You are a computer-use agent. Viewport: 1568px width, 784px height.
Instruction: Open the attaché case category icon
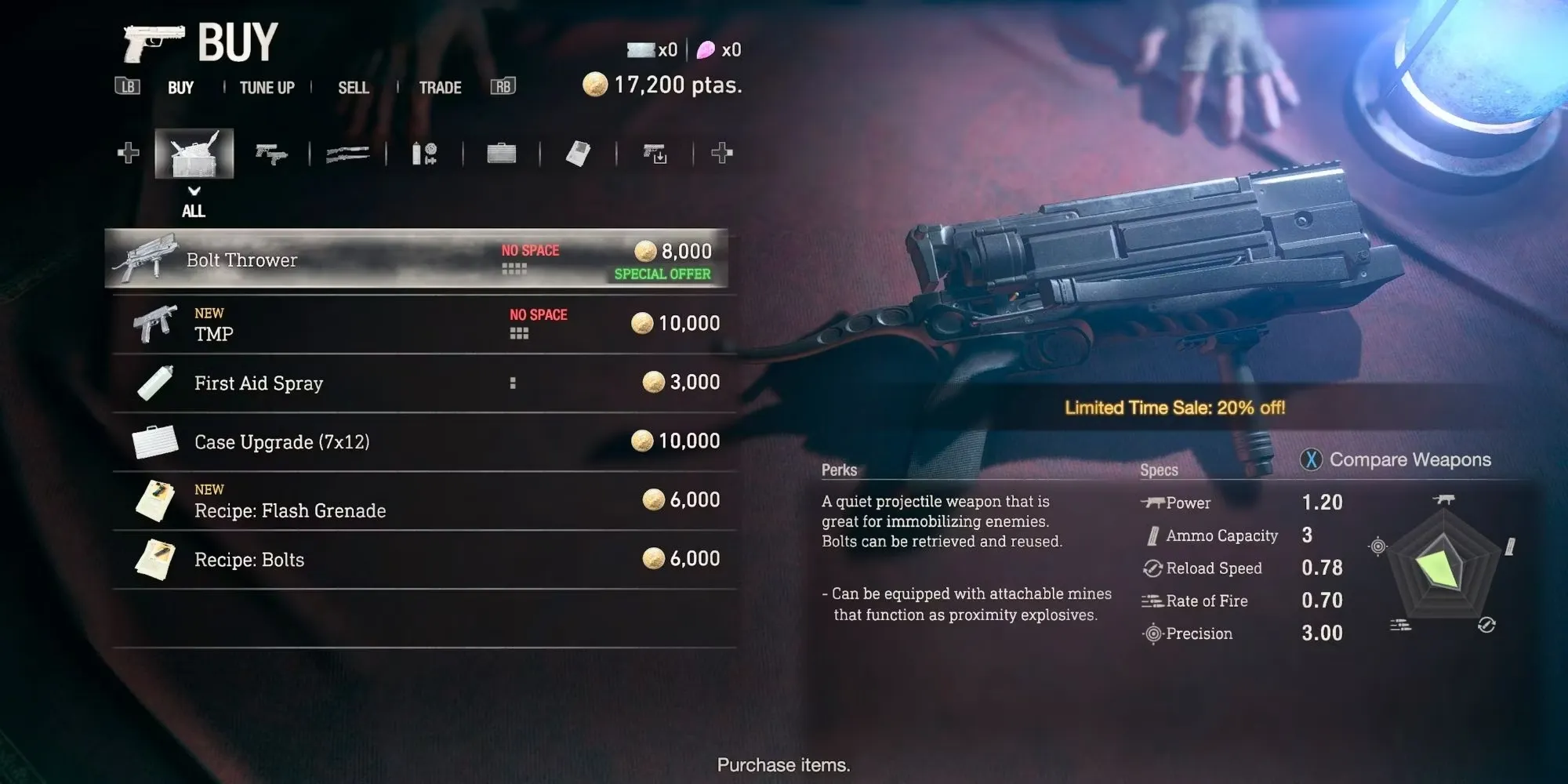(x=501, y=154)
